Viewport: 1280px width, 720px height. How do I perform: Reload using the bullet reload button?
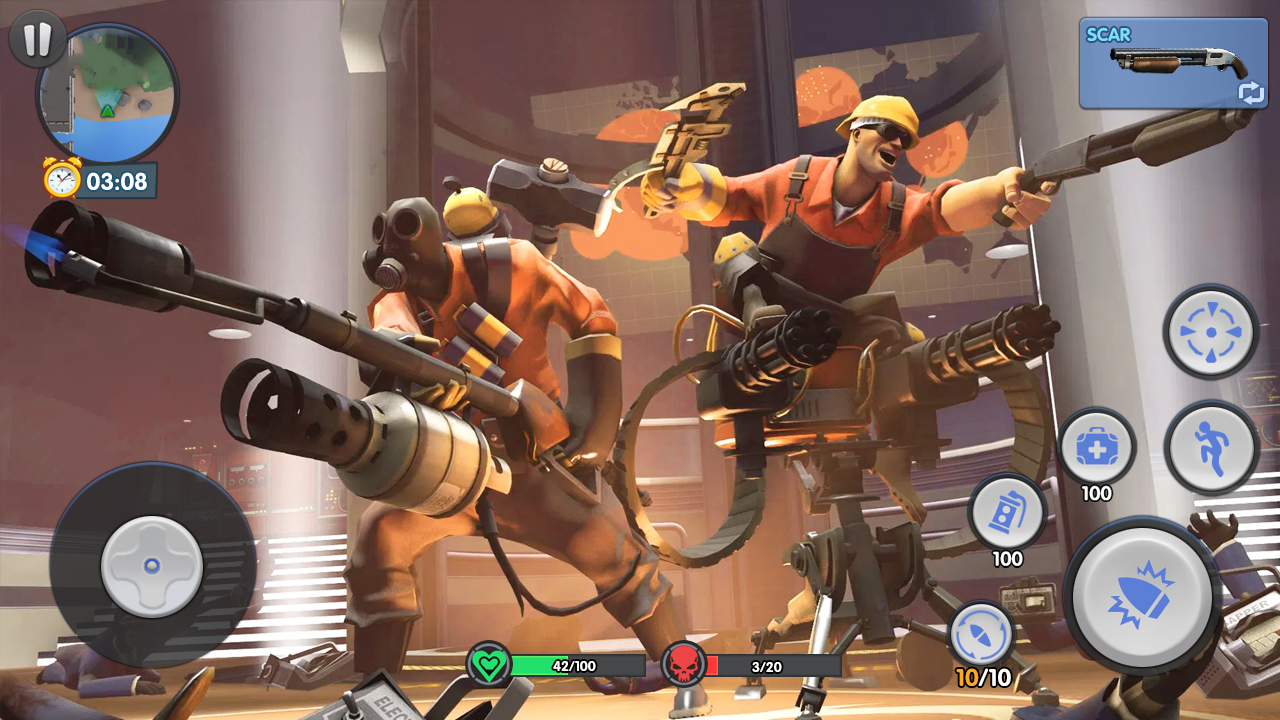click(x=981, y=634)
